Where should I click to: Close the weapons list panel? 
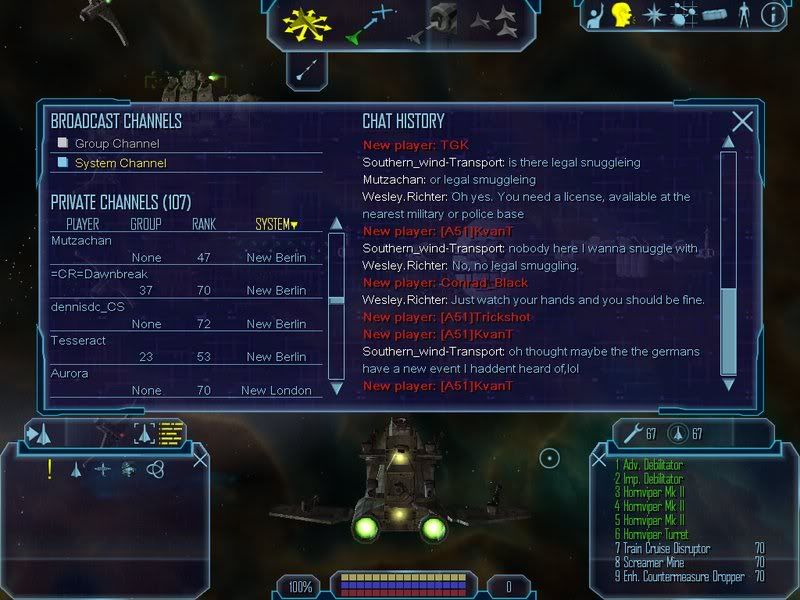click(x=600, y=461)
